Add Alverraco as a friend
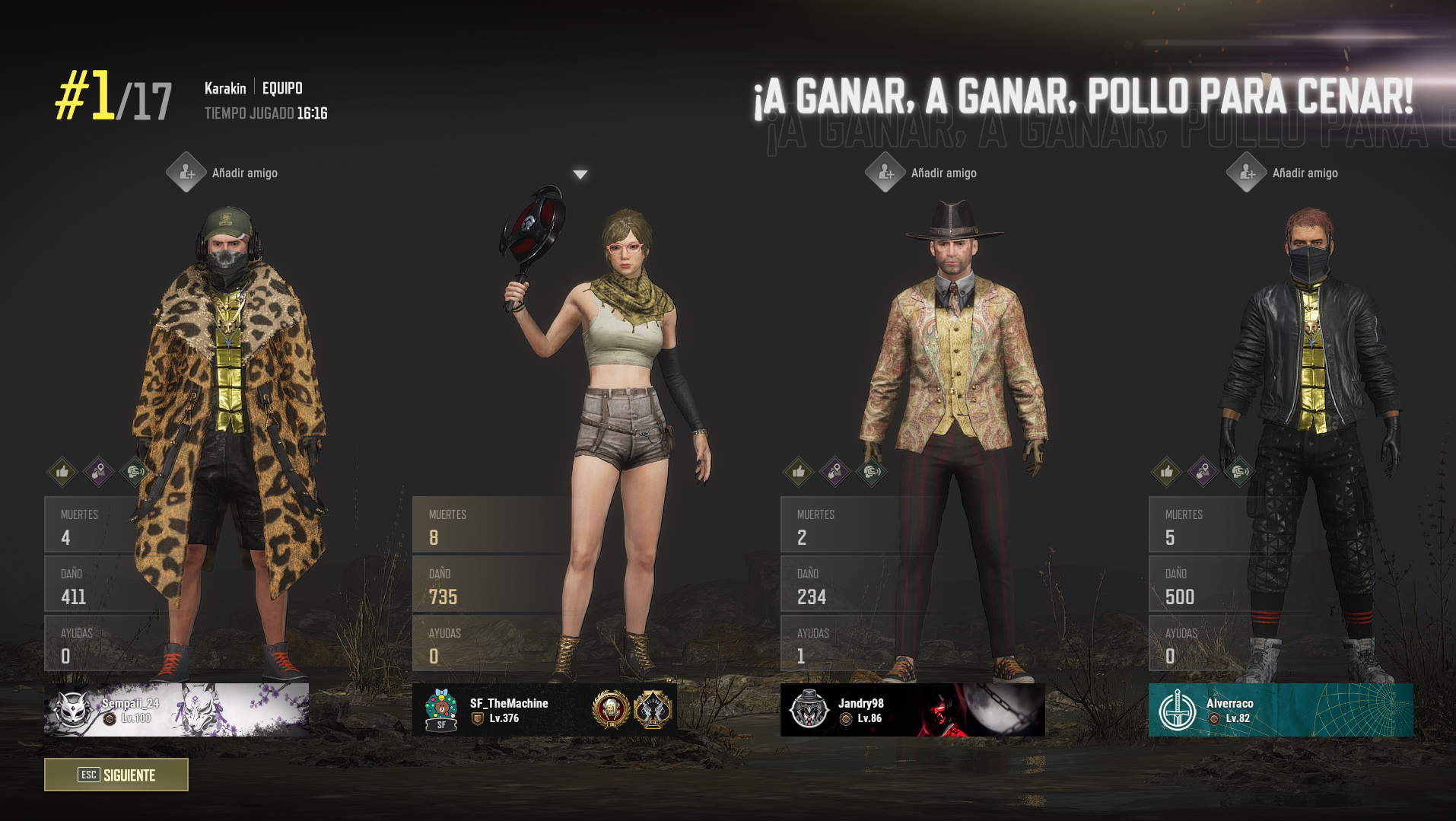Viewport: 1456px width, 821px height. point(1247,173)
